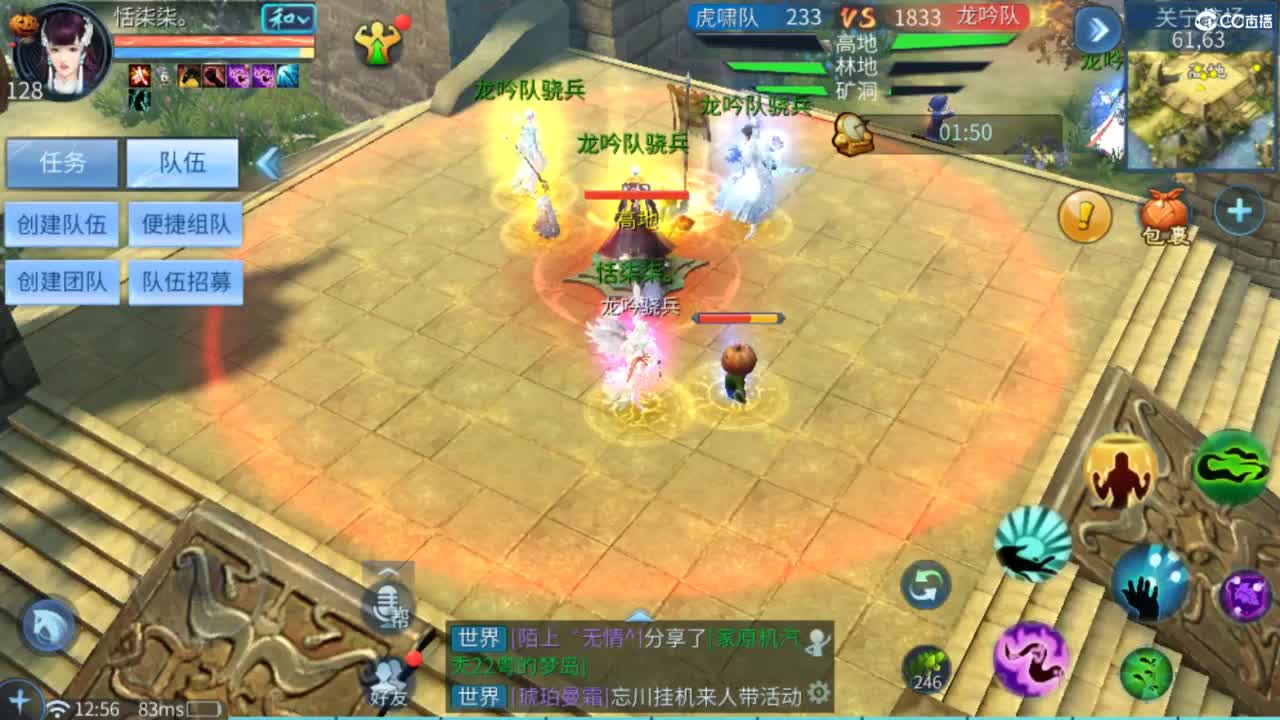
Task: Switch to the 队伍 tab
Action: click(x=182, y=164)
